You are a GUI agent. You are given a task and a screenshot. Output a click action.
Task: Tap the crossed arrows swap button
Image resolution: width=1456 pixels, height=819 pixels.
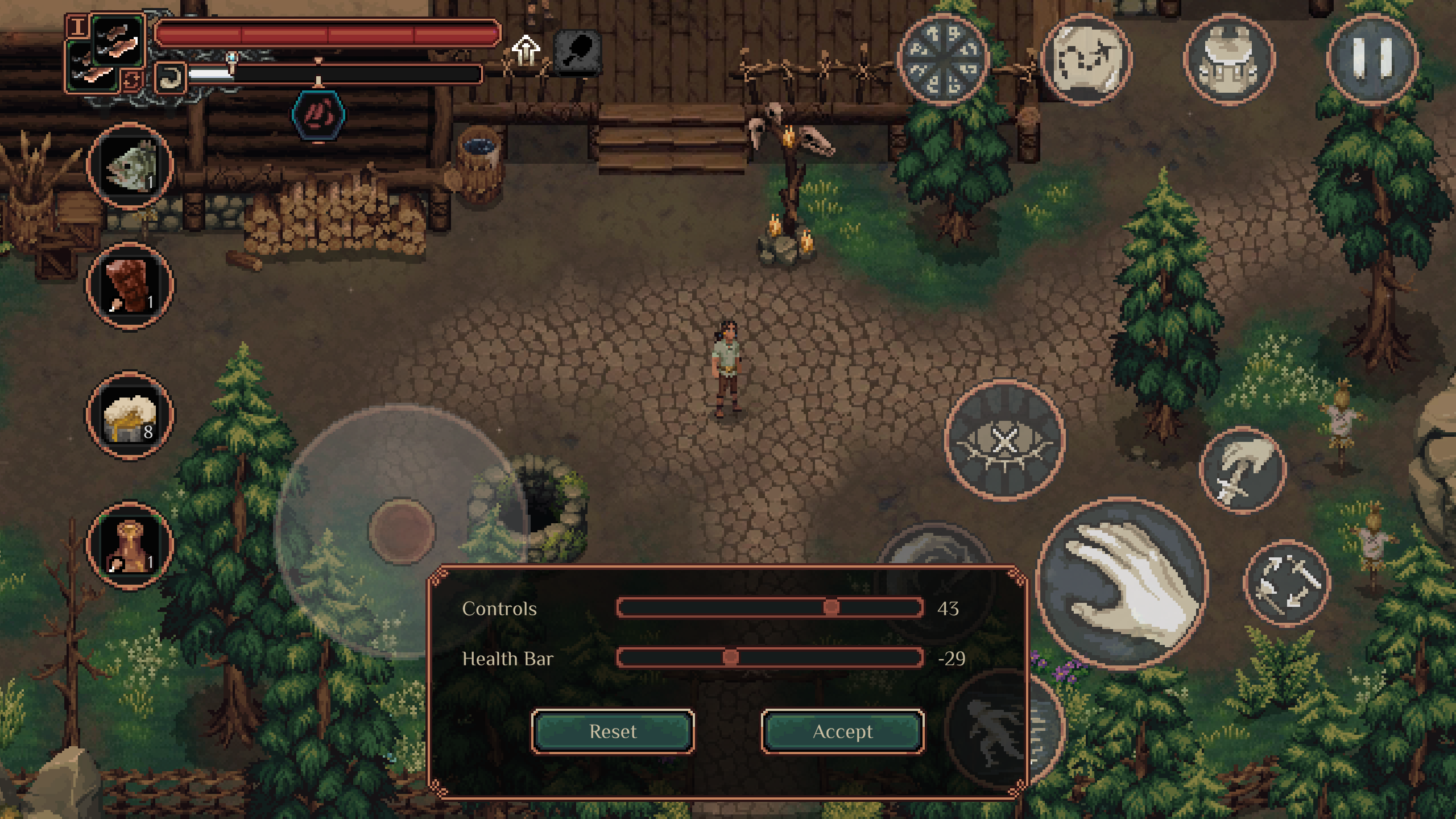(x=1287, y=583)
